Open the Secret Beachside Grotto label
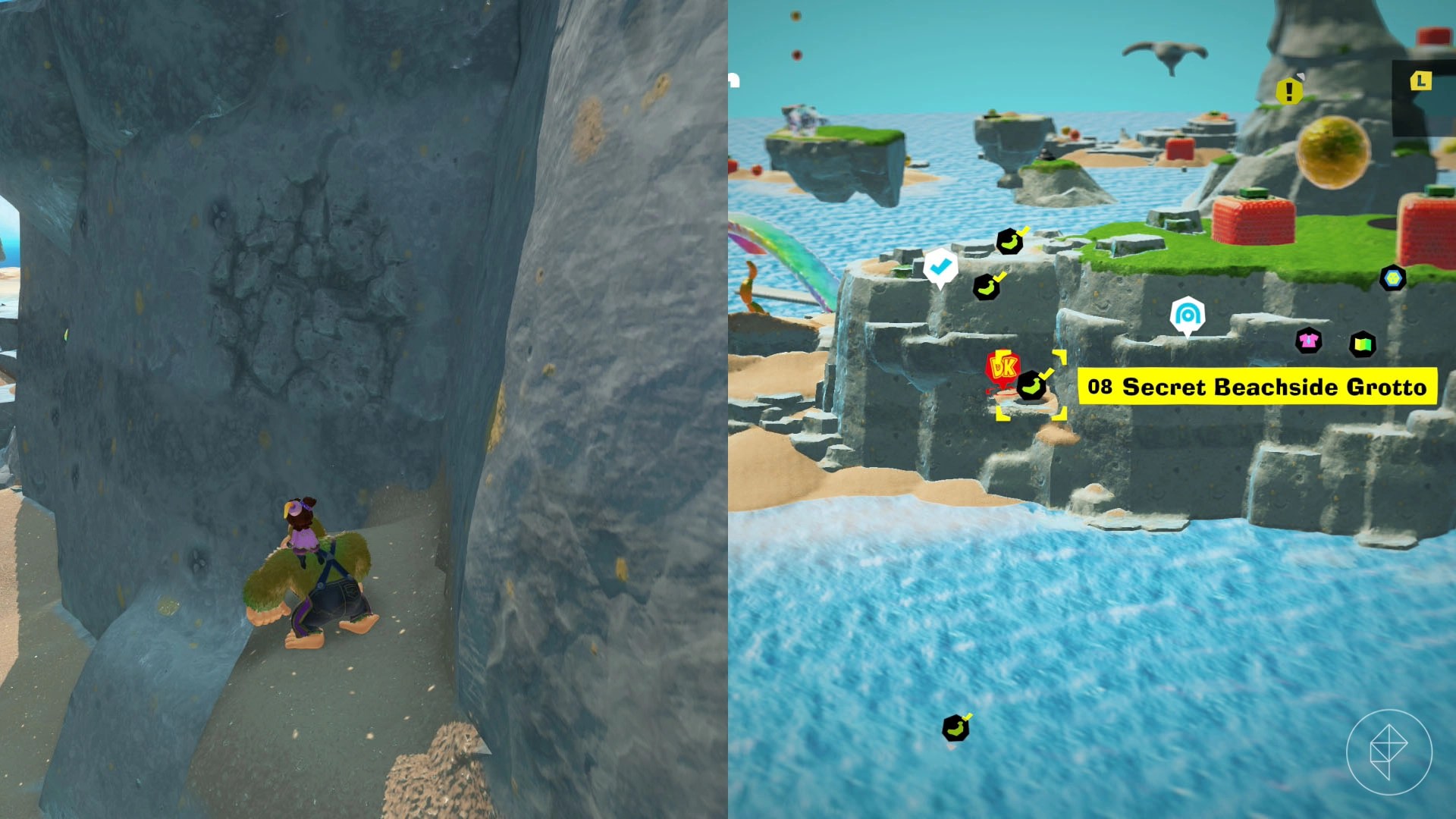Viewport: 1456px width, 819px height. click(1257, 387)
